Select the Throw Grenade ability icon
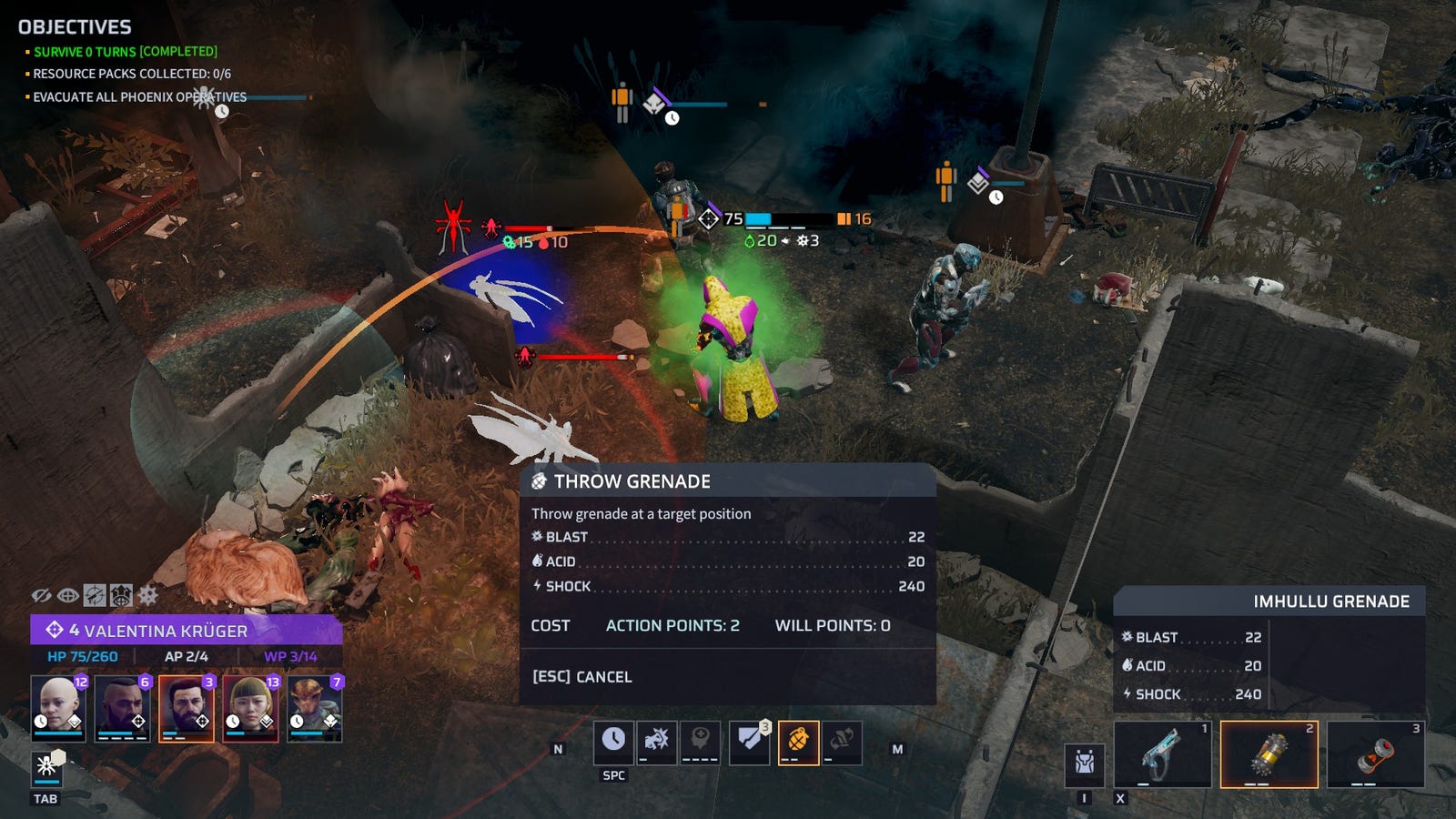The image size is (1456, 819). (x=798, y=743)
